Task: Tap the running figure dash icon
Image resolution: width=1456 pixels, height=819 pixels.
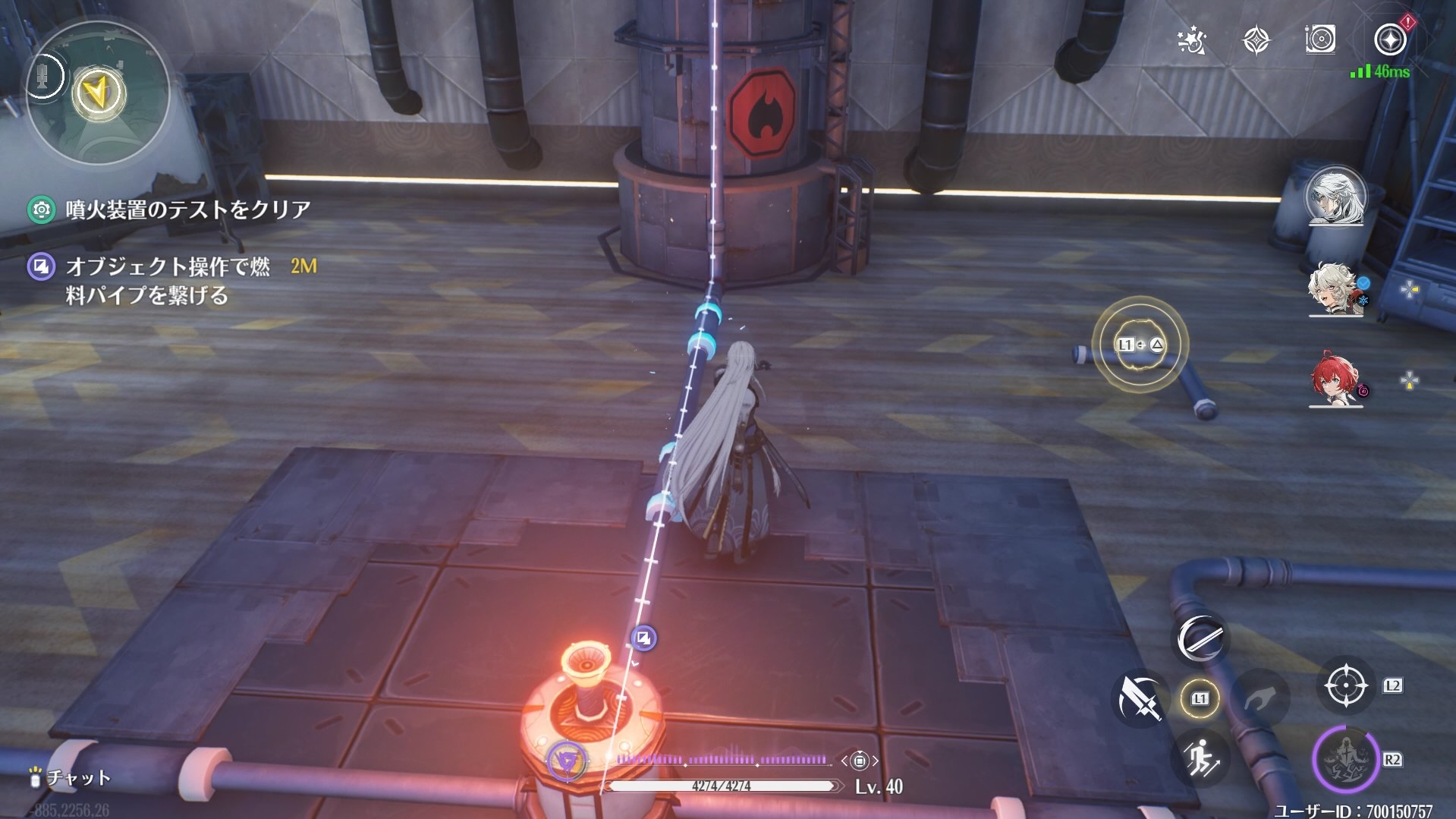Action: [1200, 758]
